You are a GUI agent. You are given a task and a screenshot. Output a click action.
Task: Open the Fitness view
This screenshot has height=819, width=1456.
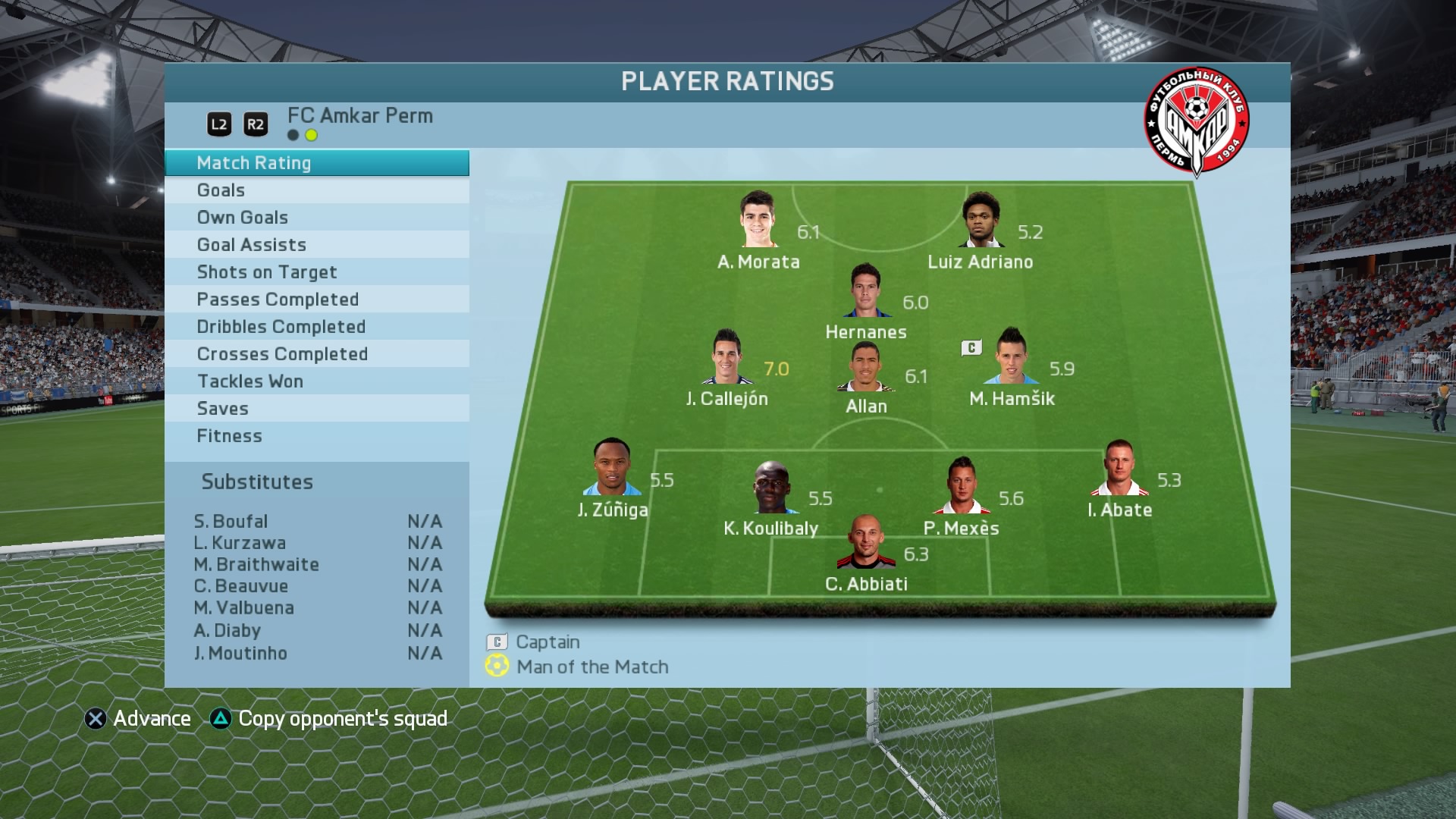(316, 436)
